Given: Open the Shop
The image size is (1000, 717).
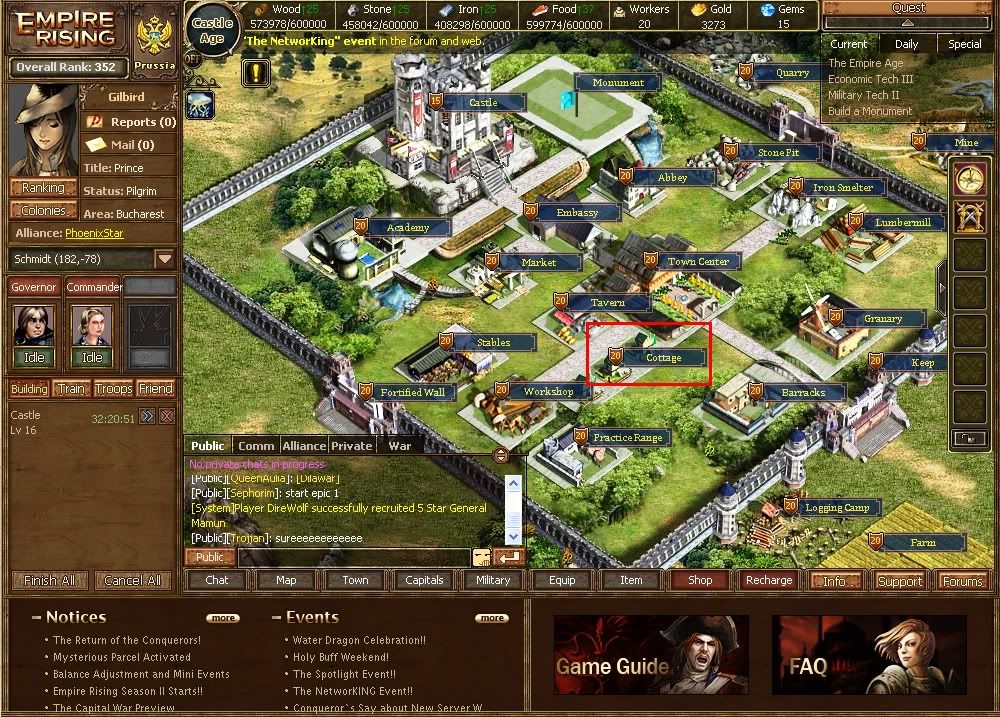Looking at the screenshot, I should pos(700,580).
